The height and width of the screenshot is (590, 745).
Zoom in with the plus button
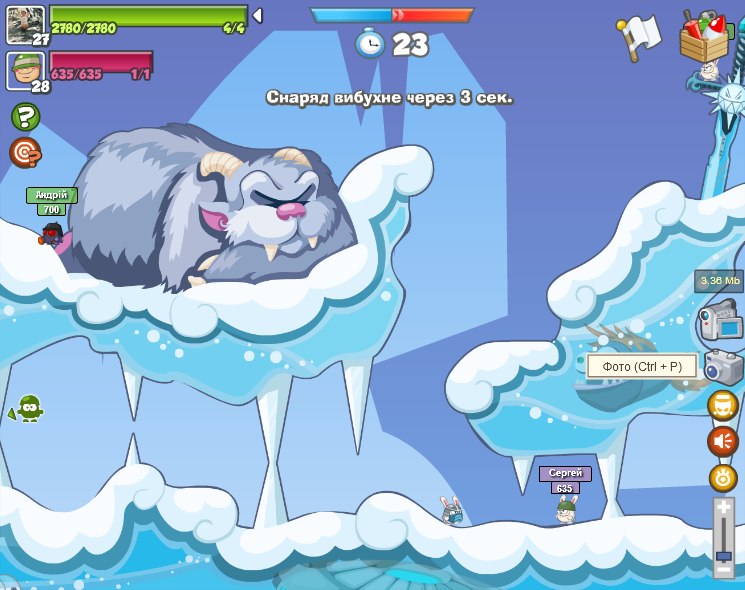pos(723,509)
